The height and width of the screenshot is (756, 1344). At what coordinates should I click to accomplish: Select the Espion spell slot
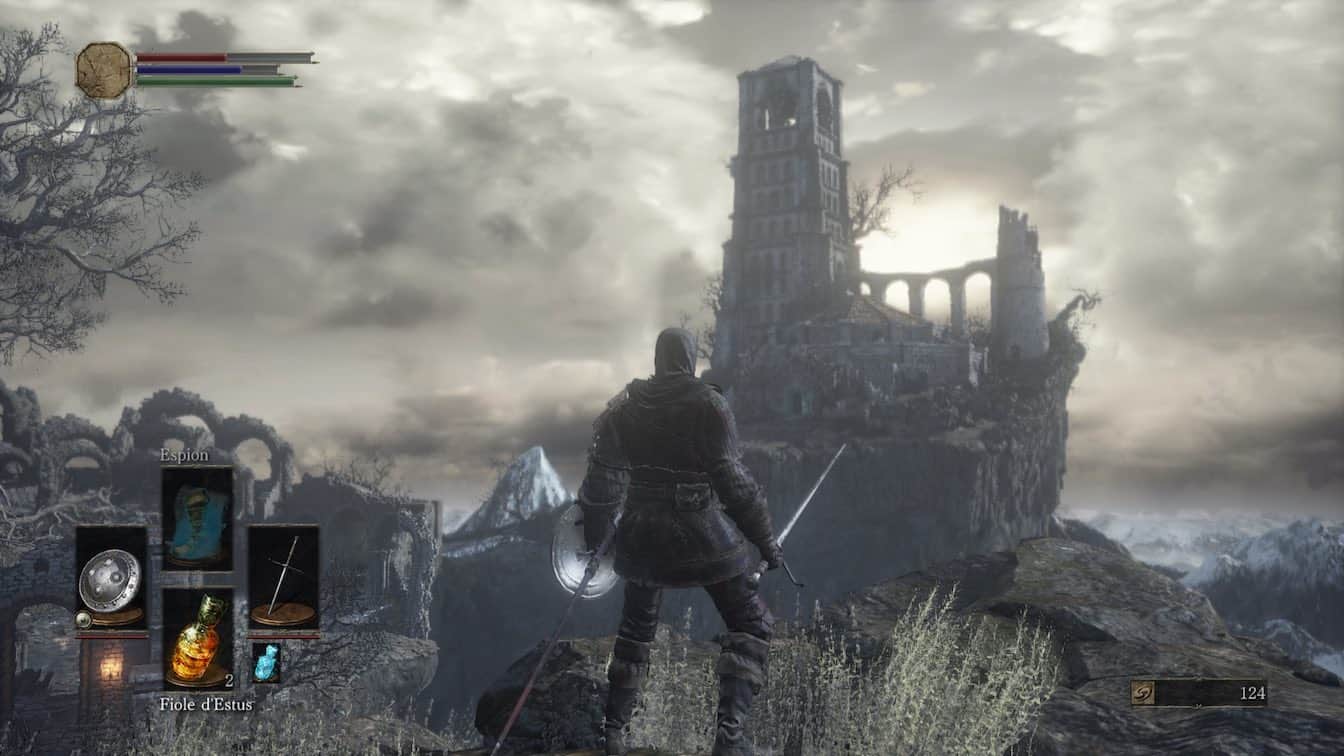tap(197, 518)
